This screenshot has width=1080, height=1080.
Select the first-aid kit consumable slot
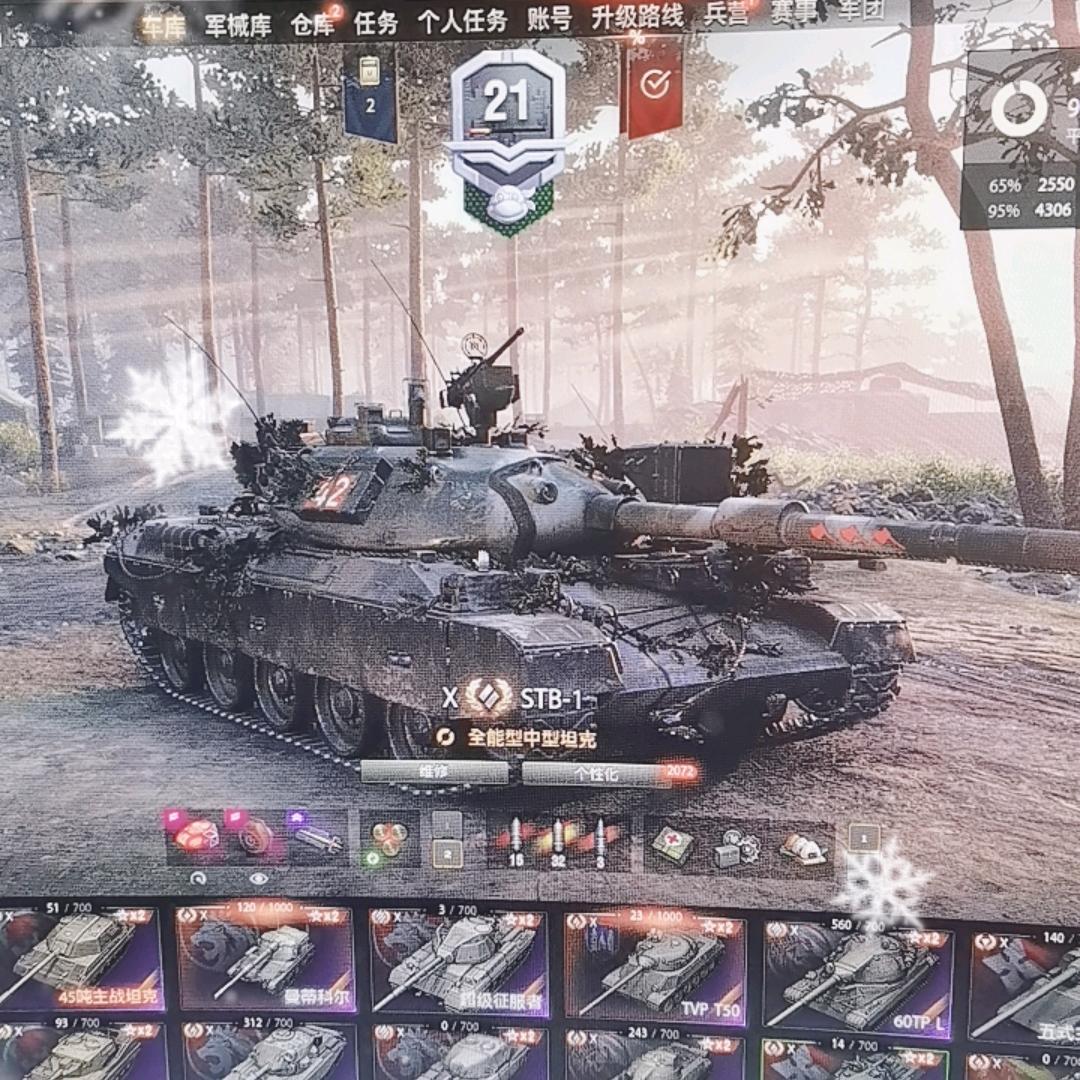coord(672,845)
